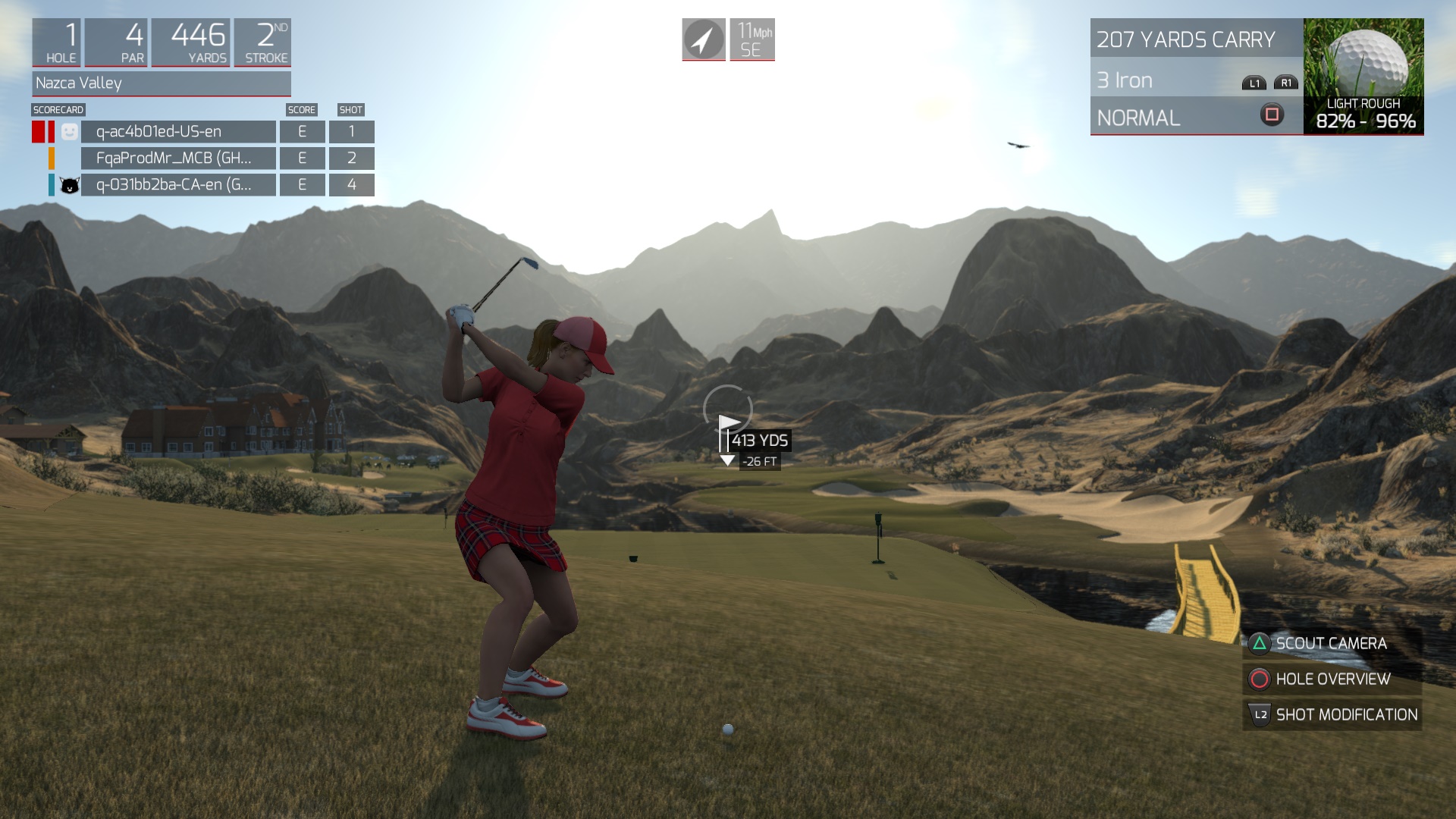1456x819 pixels.
Task: Select the 3 Iron club selector
Action: pyautogui.click(x=1196, y=80)
